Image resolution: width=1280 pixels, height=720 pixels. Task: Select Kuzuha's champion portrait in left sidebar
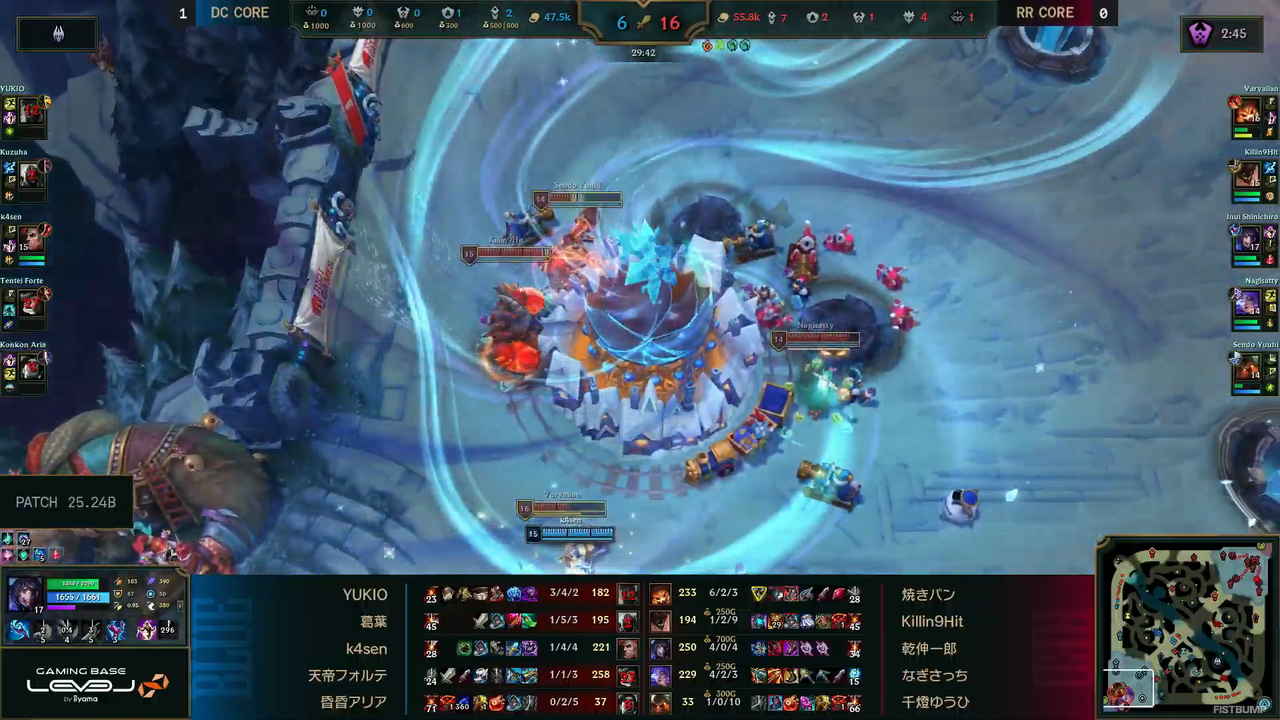(32, 175)
